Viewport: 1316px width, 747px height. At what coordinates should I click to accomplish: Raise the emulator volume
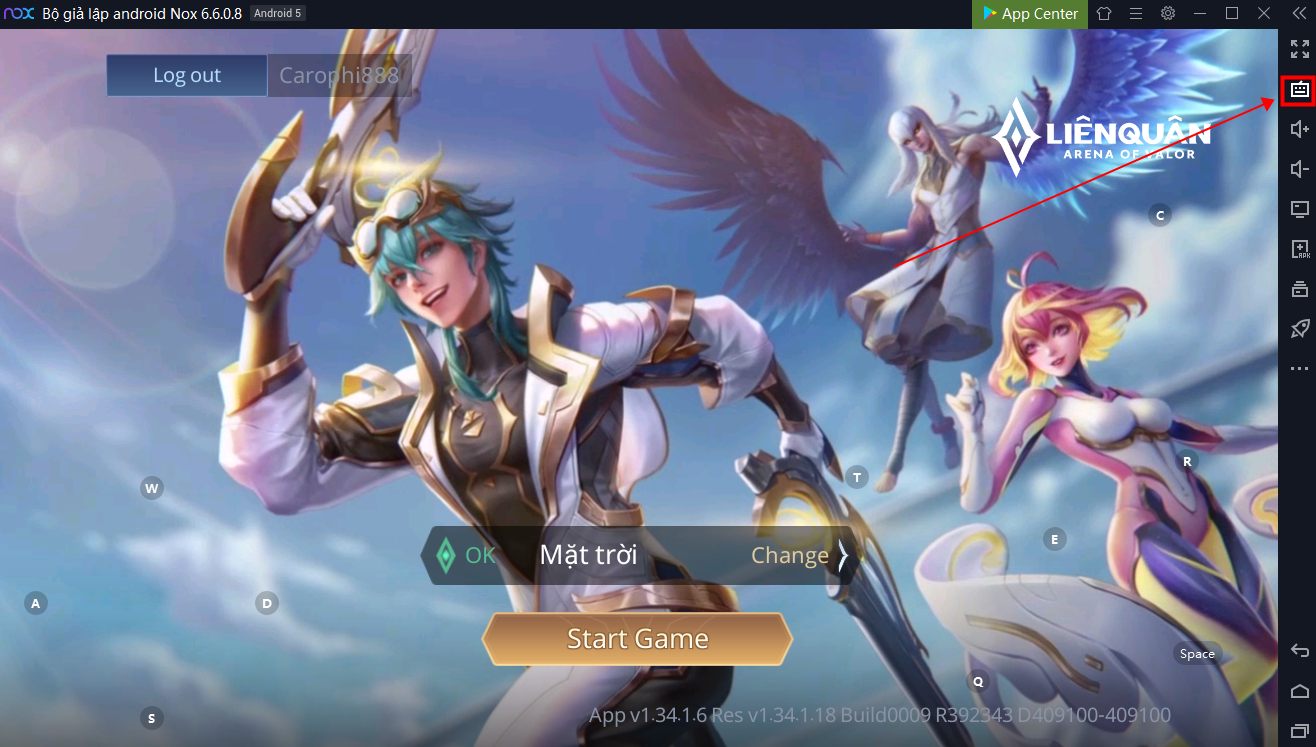click(1299, 129)
